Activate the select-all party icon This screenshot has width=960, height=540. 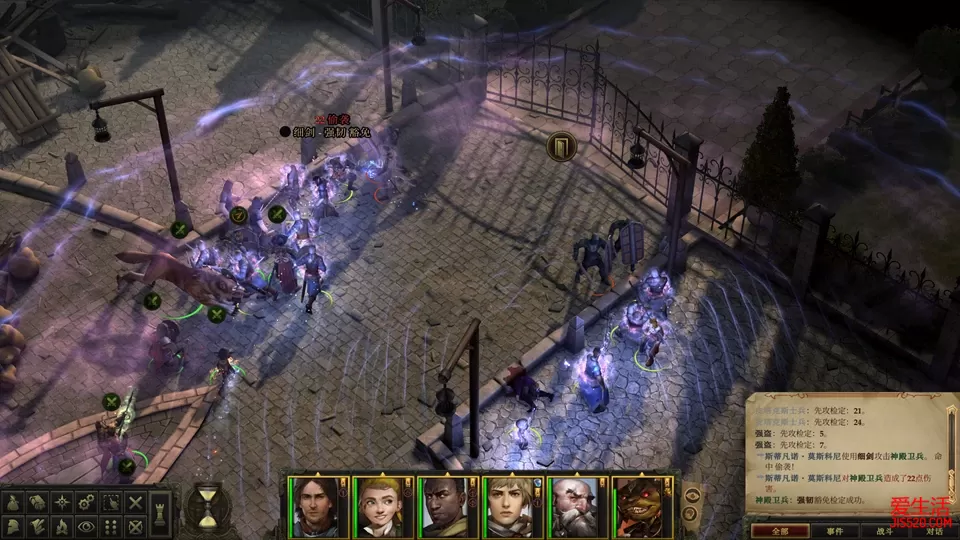111,502
